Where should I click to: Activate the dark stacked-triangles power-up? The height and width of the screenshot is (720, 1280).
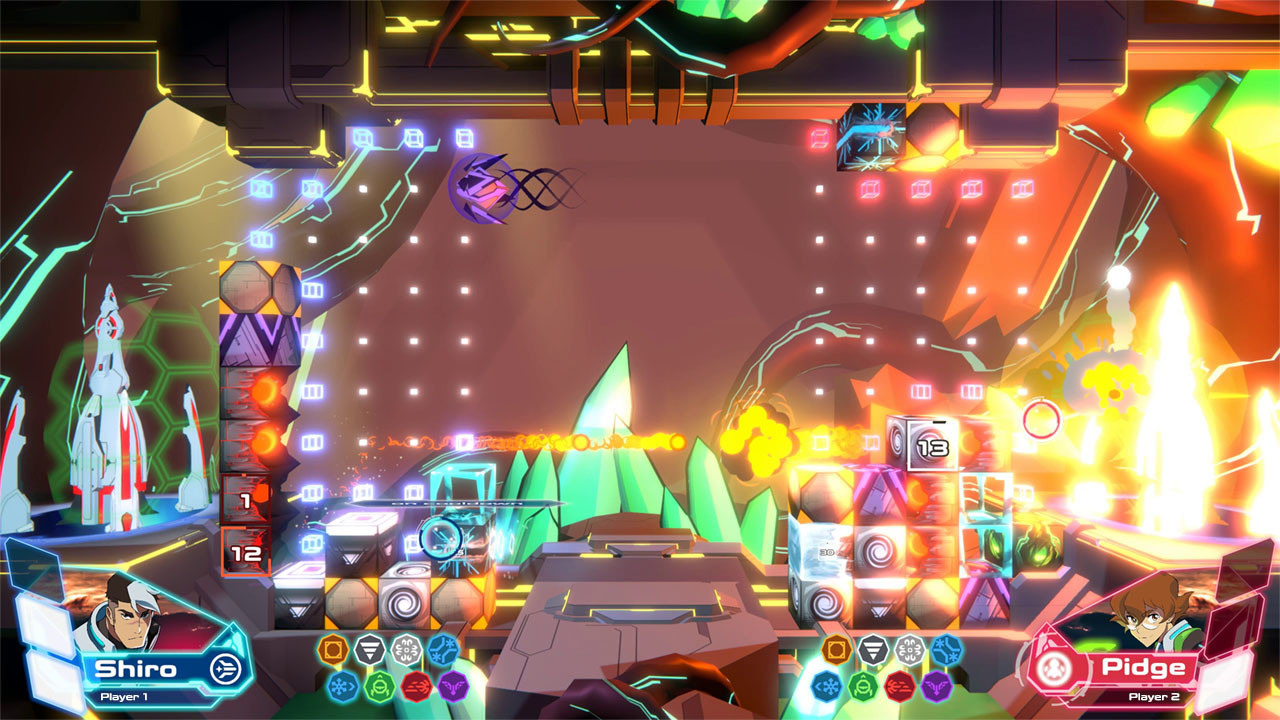[x=369, y=648]
